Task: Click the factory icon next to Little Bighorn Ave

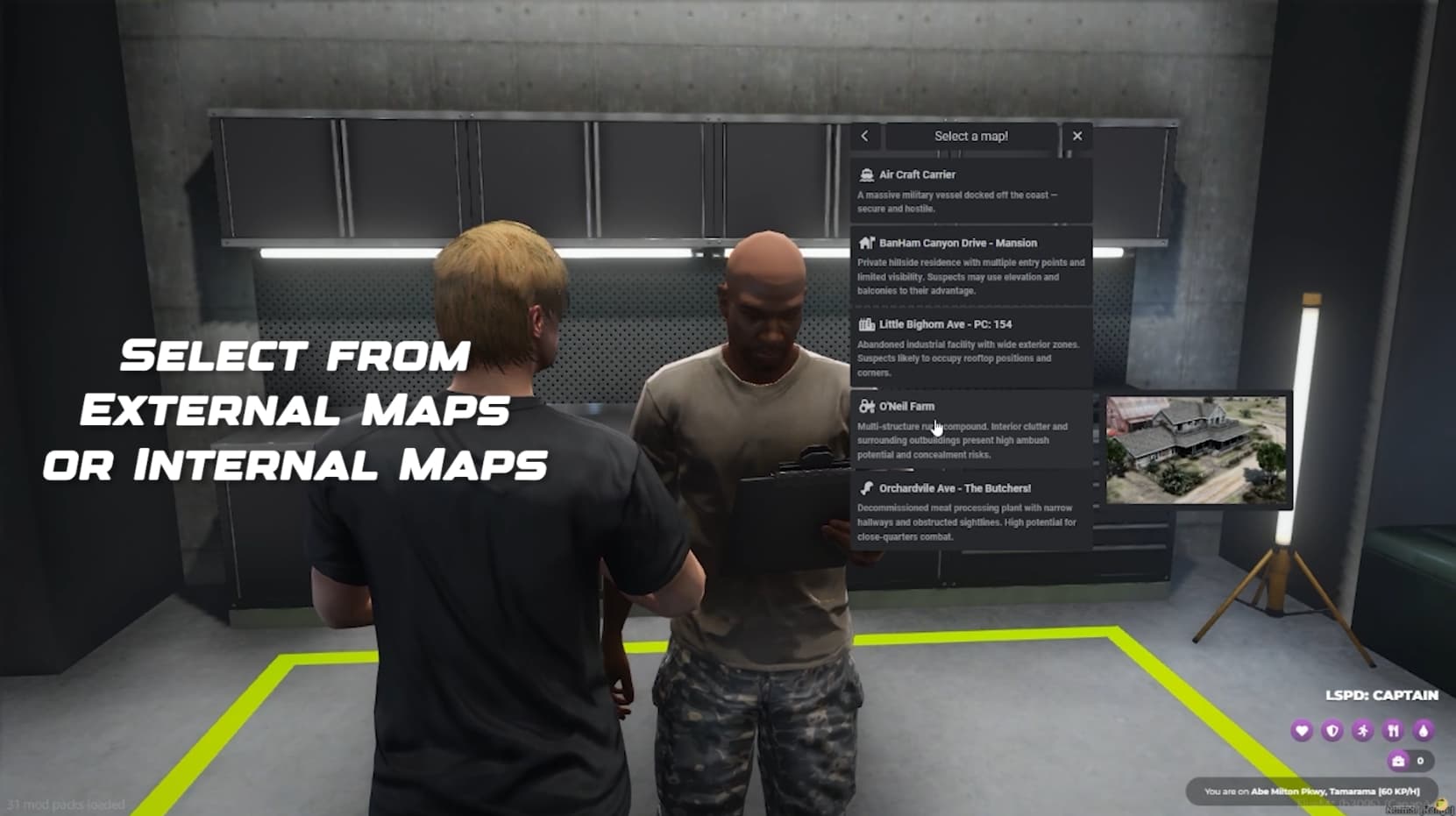Action: pos(865,323)
